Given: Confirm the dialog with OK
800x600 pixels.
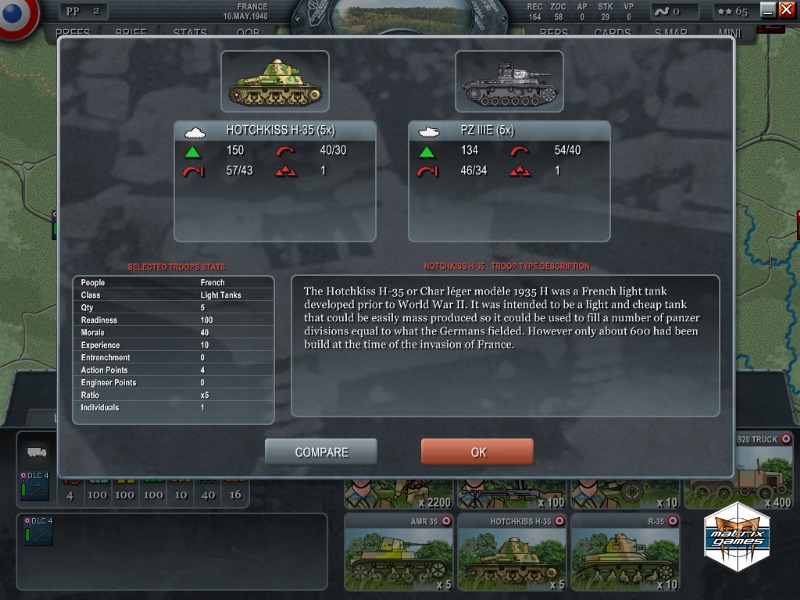Looking at the screenshot, I should pyautogui.click(x=477, y=452).
